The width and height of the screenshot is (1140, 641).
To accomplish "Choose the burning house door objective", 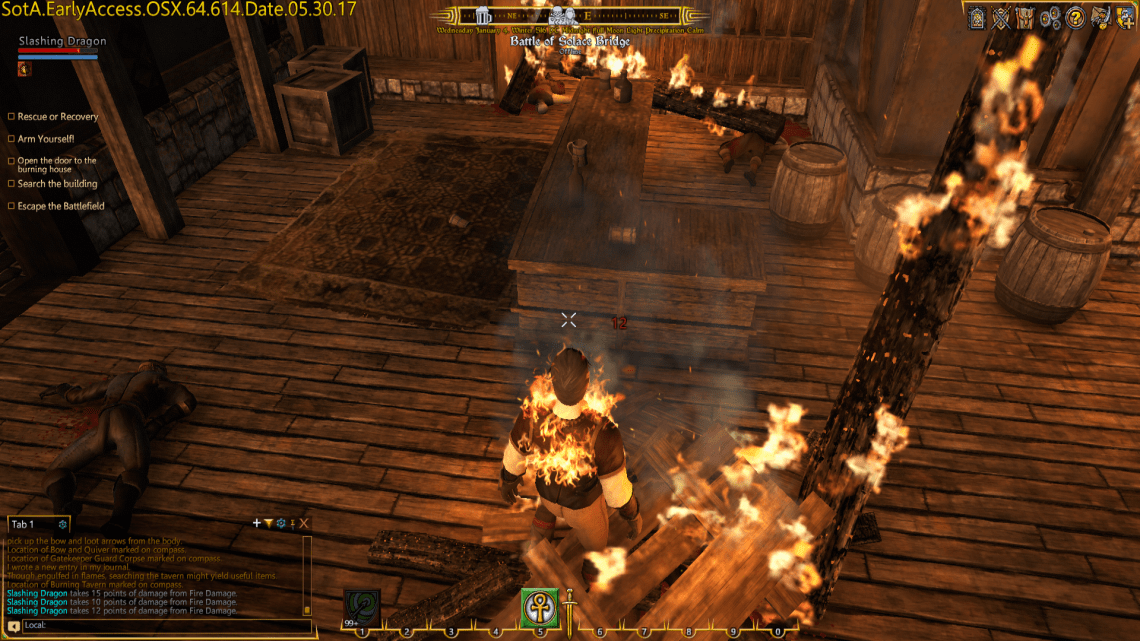I will (56, 165).
